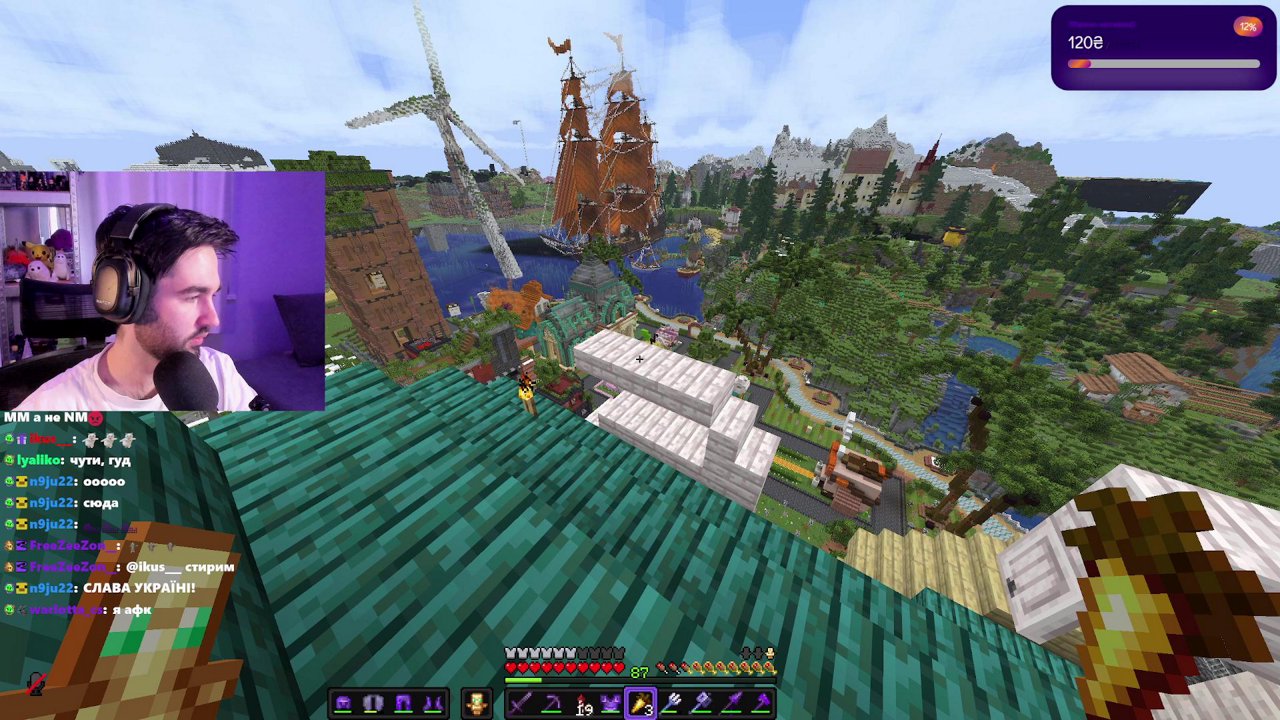Click the Totem of Undying offhand slot

coord(477,703)
